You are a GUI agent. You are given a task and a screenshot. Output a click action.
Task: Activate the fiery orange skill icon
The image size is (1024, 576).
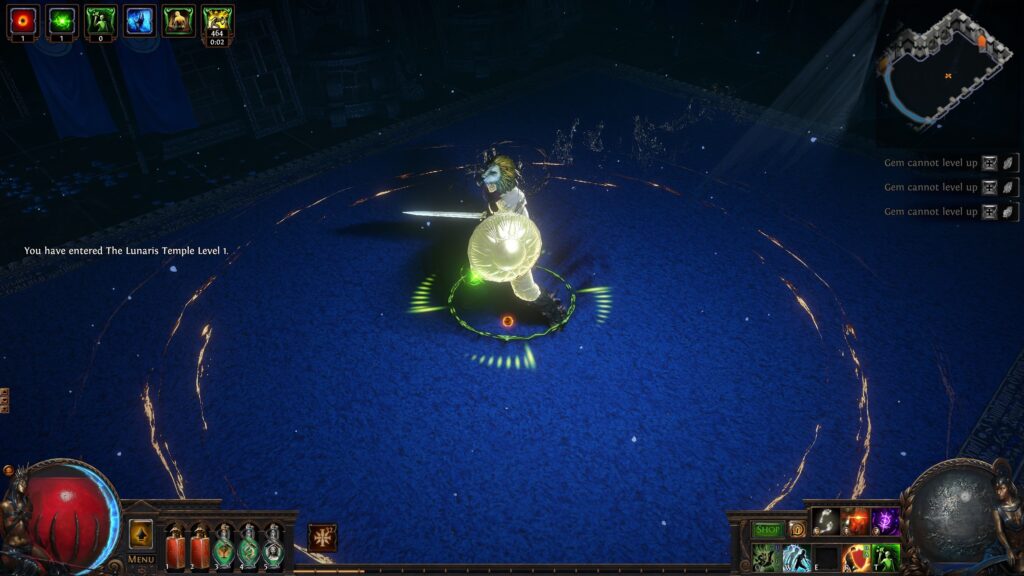point(855,521)
